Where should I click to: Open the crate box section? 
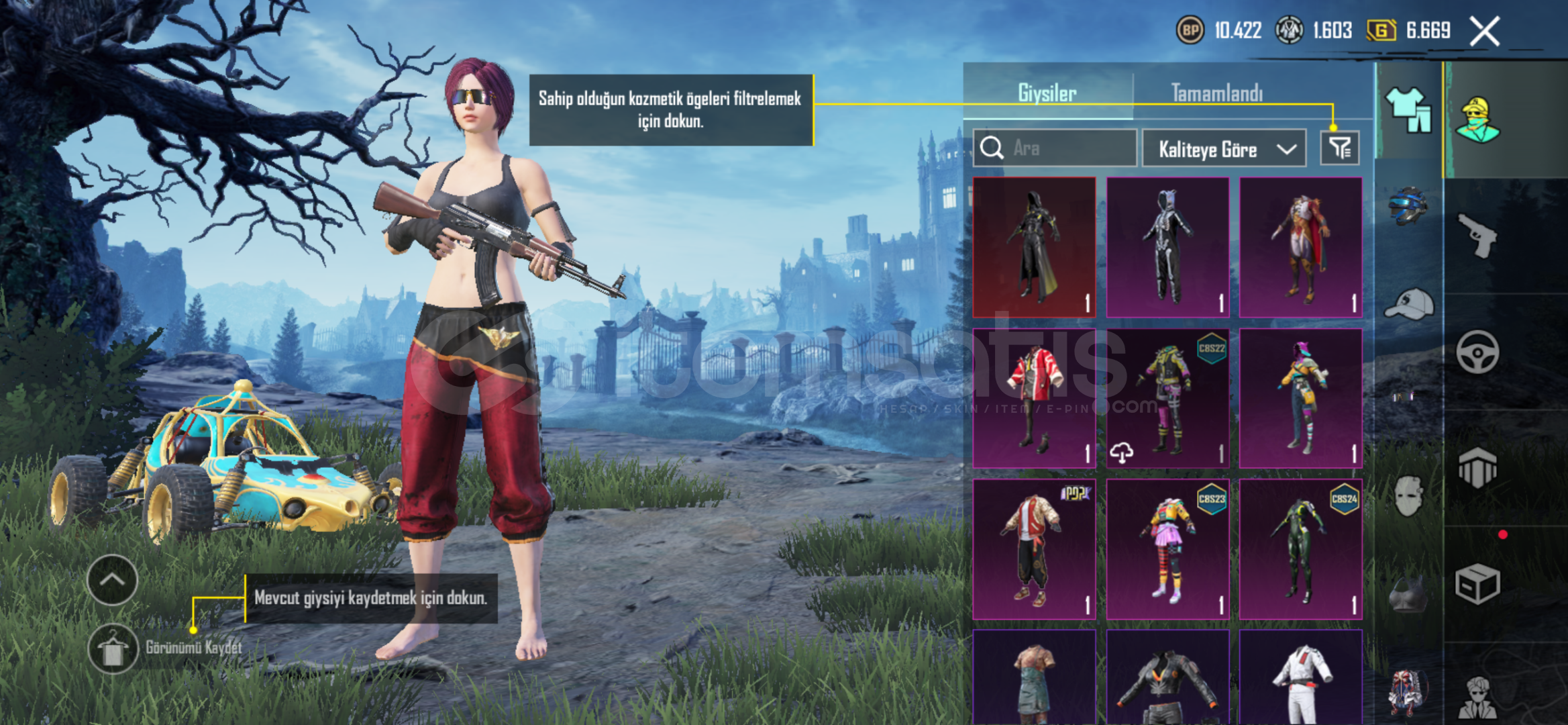(1477, 583)
